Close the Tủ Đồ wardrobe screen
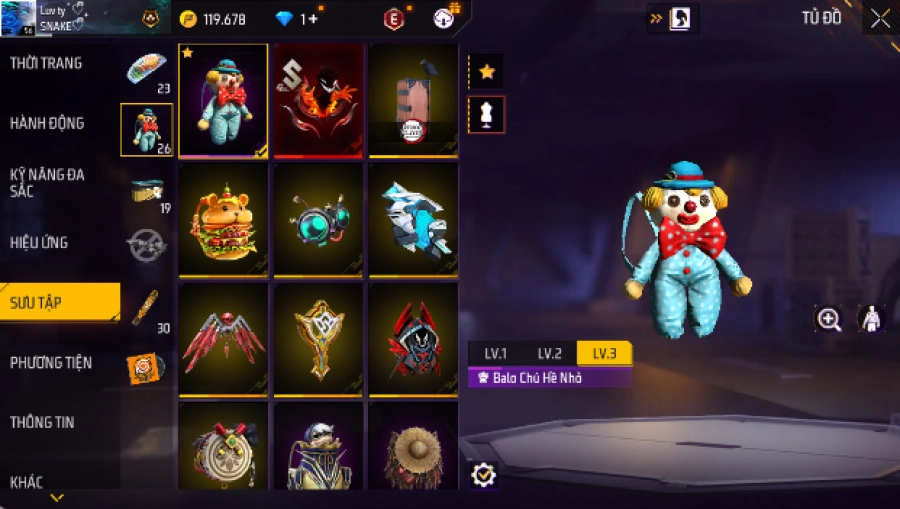The image size is (900, 509). tap(880, 19)
